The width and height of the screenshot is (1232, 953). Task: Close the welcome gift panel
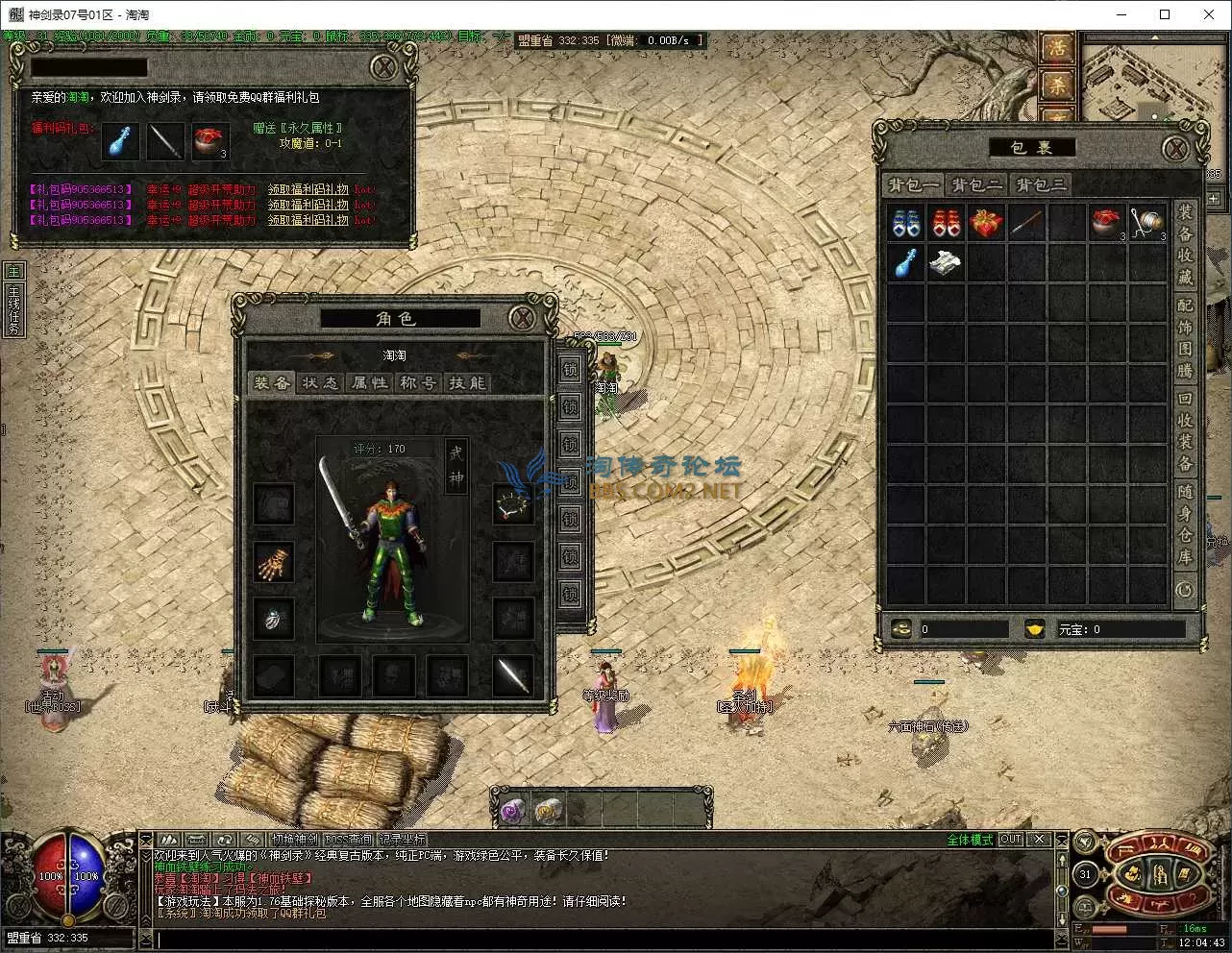pyautogui.click(x=383, y=66)
